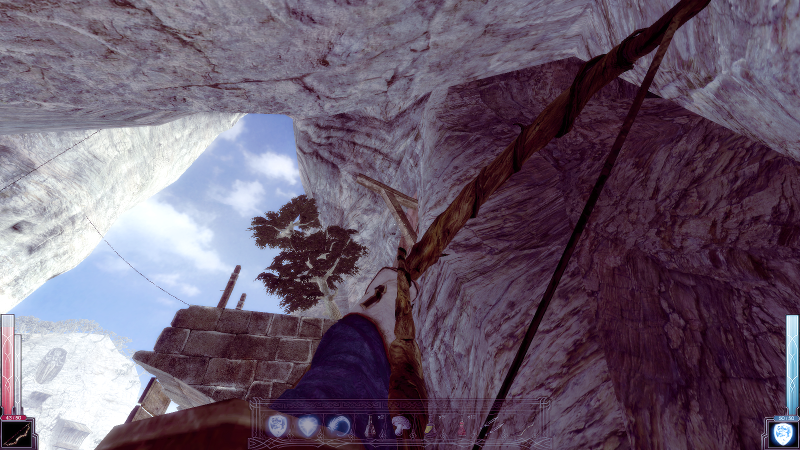Screen dimensions: 800x450
Task: Use the flask potion in the hotbar
Action: 370,427
